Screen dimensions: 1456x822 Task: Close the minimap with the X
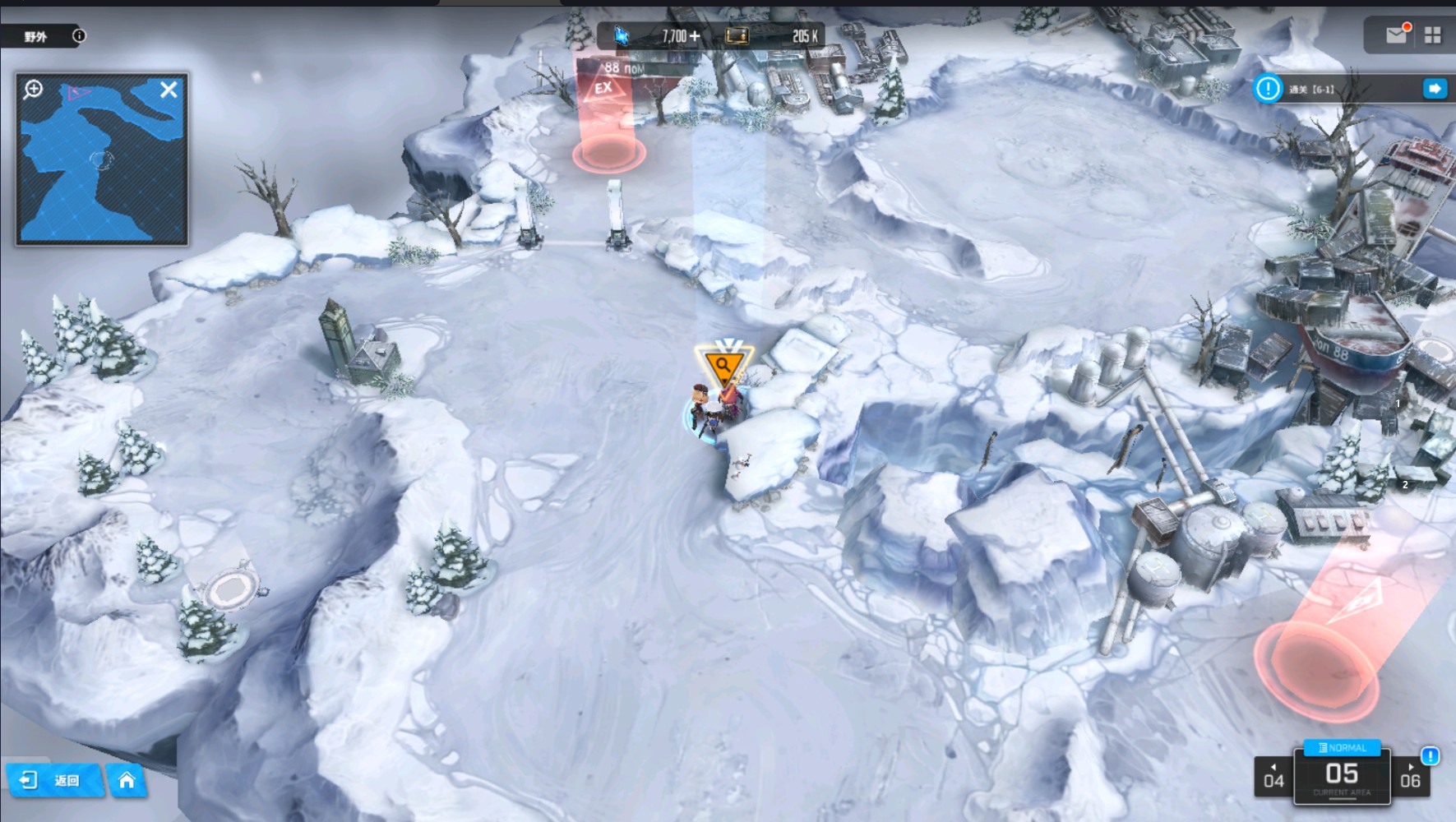169,90
